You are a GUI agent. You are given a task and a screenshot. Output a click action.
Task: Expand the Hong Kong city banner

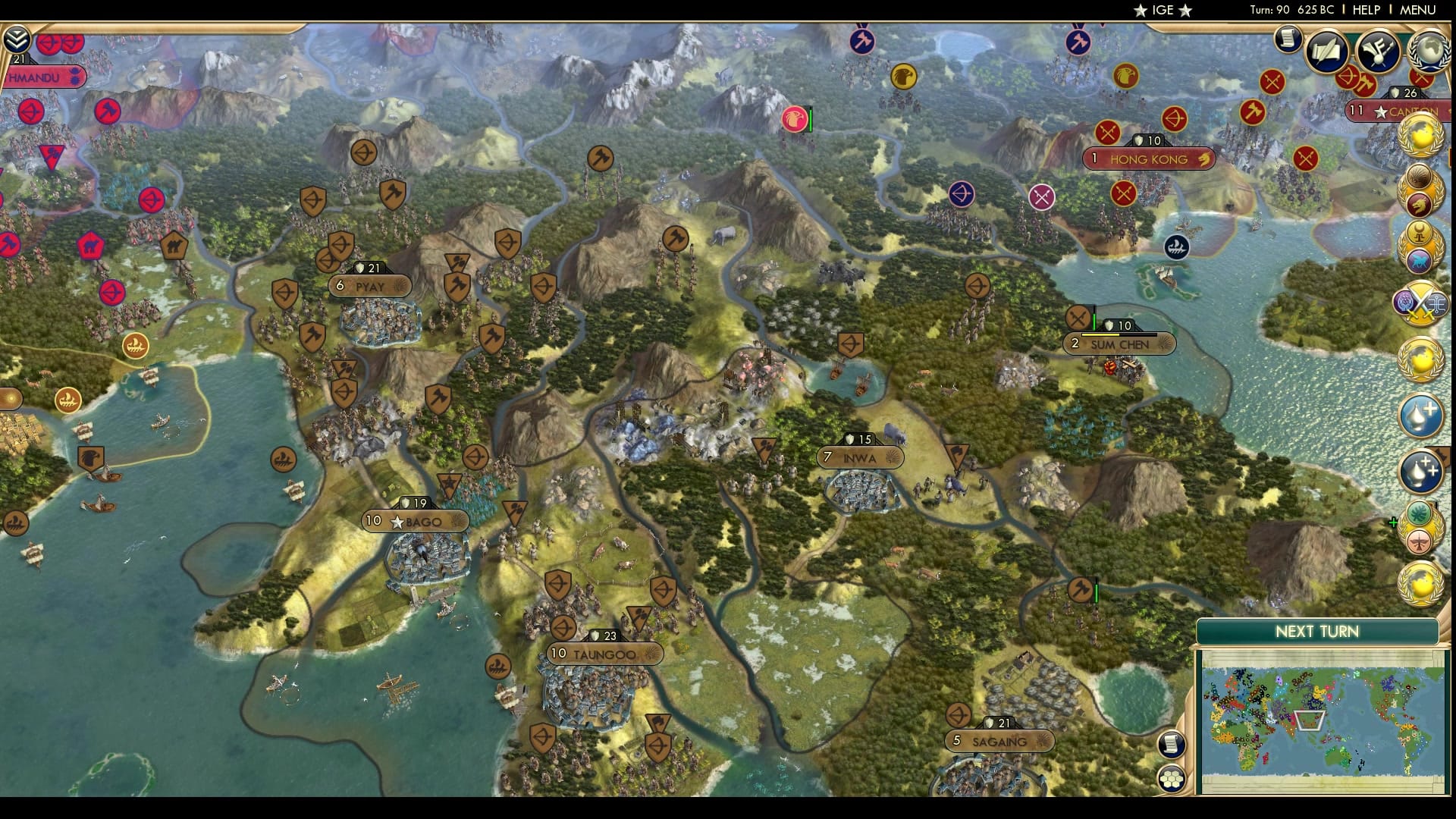tap(1150, 159)
